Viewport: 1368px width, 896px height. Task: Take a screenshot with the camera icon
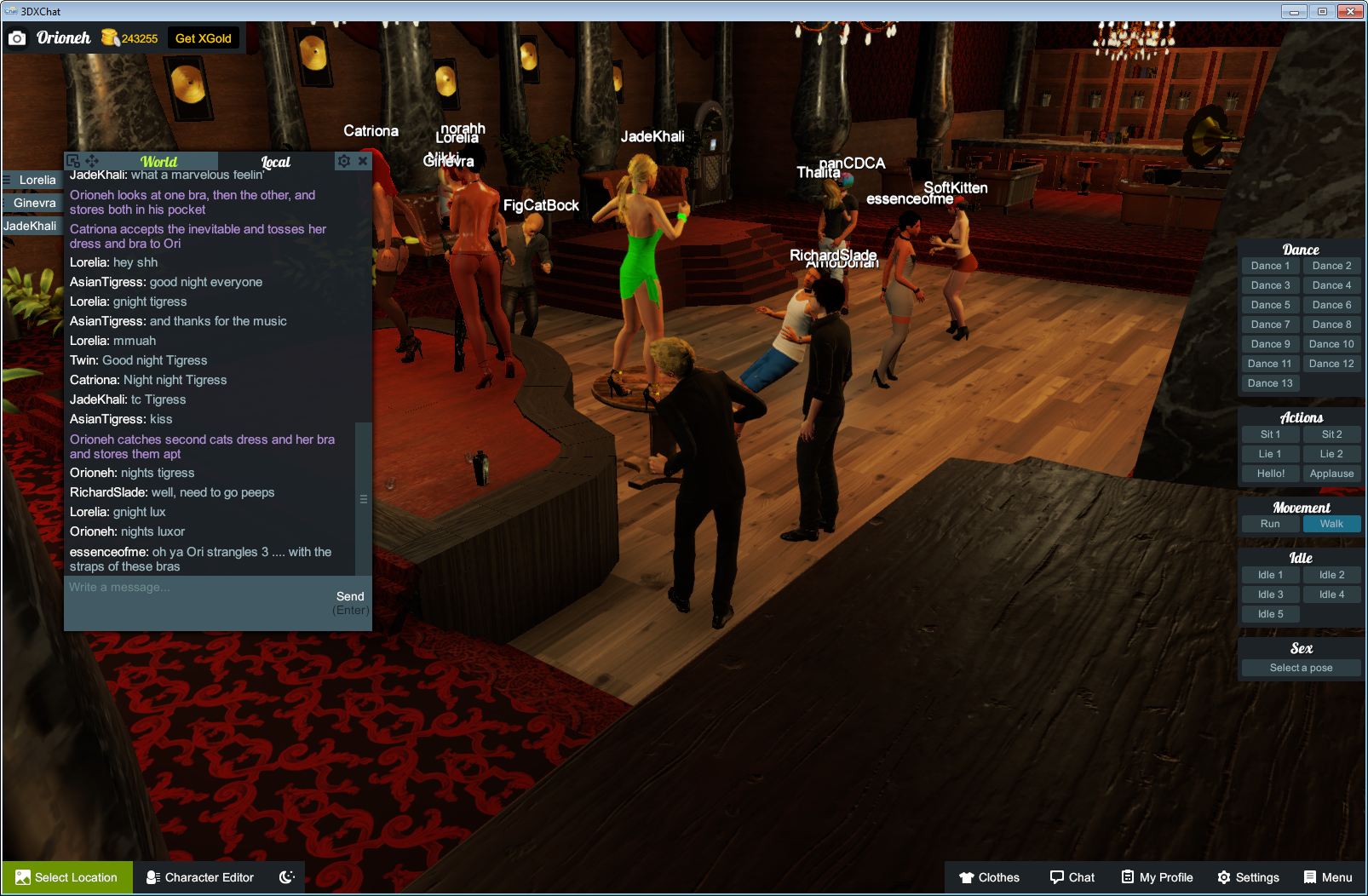[x=19, y=37]
